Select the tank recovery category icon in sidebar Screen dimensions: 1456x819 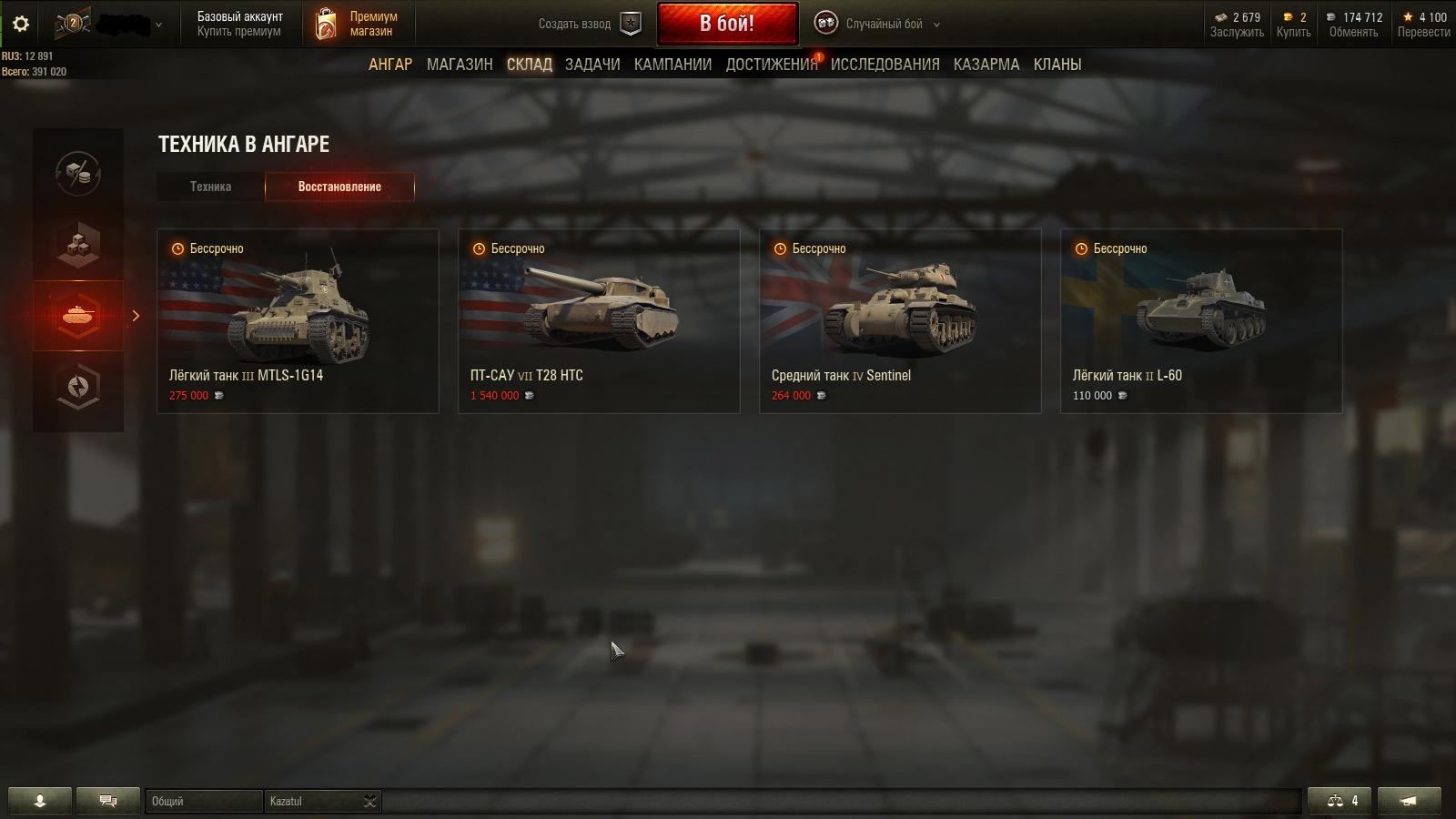pyautogui.click(x=77, y=316)
